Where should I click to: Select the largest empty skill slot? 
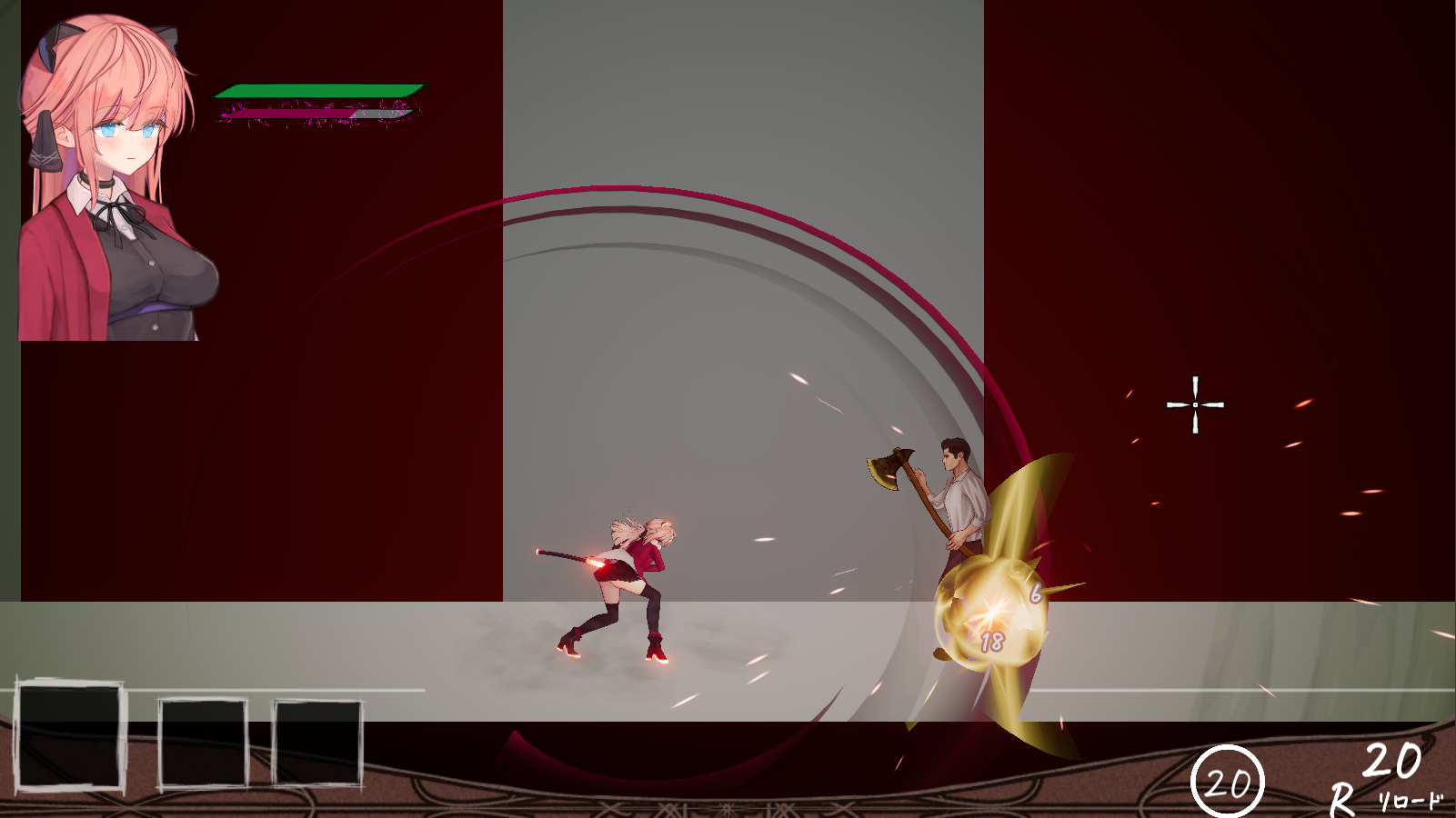click(x=69, y=735)
